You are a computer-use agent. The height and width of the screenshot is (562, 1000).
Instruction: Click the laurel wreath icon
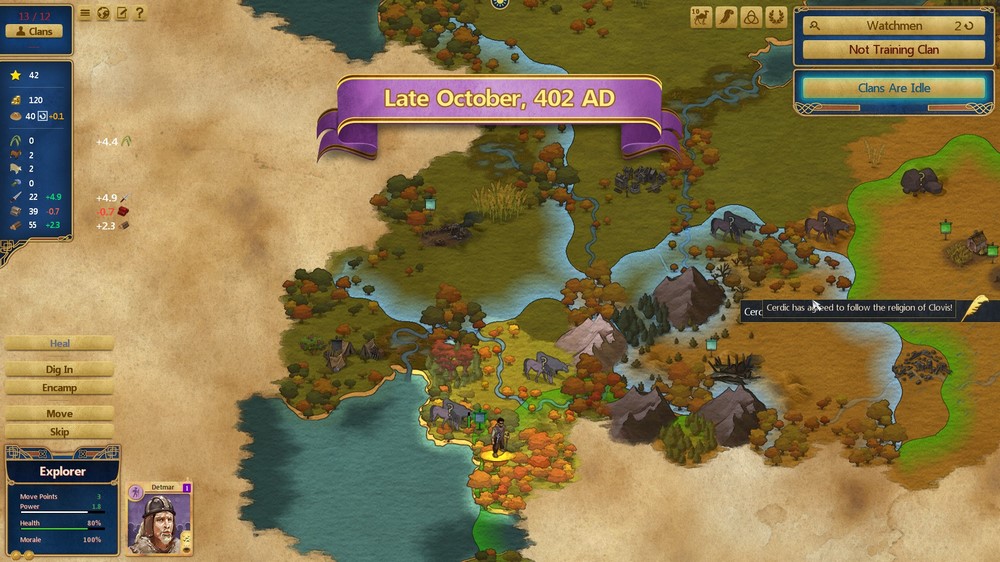(775, 17)
